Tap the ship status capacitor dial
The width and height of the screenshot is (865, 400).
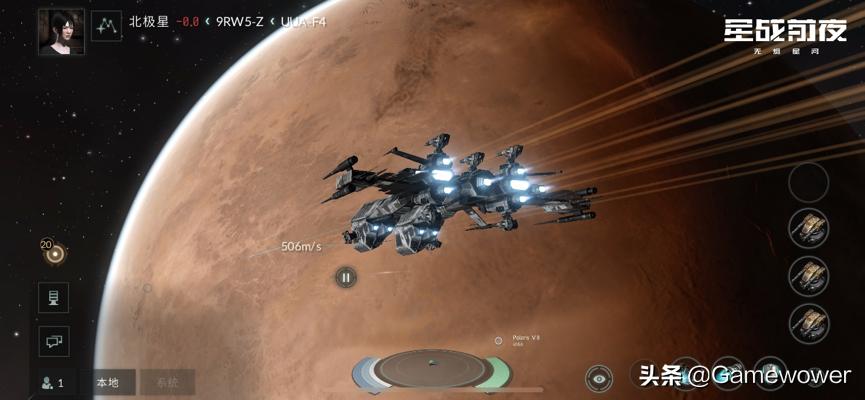pos(430,369)
